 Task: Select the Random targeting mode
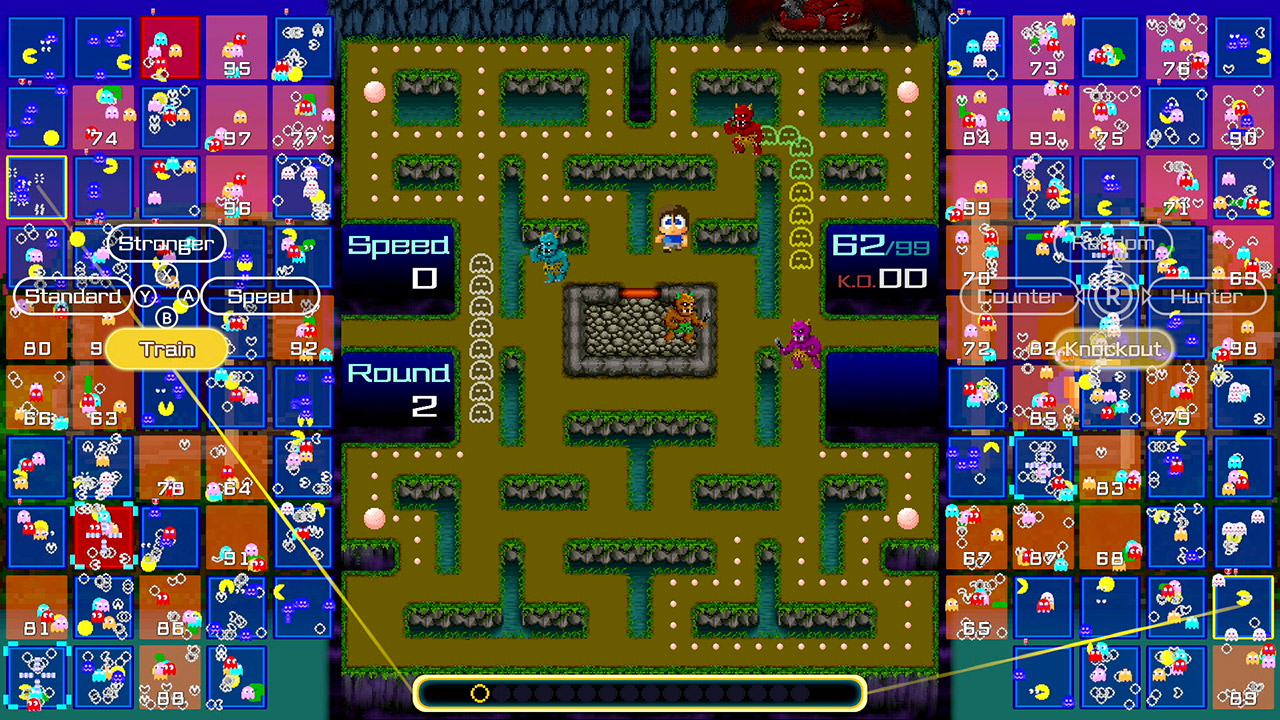pos(1113,243)
